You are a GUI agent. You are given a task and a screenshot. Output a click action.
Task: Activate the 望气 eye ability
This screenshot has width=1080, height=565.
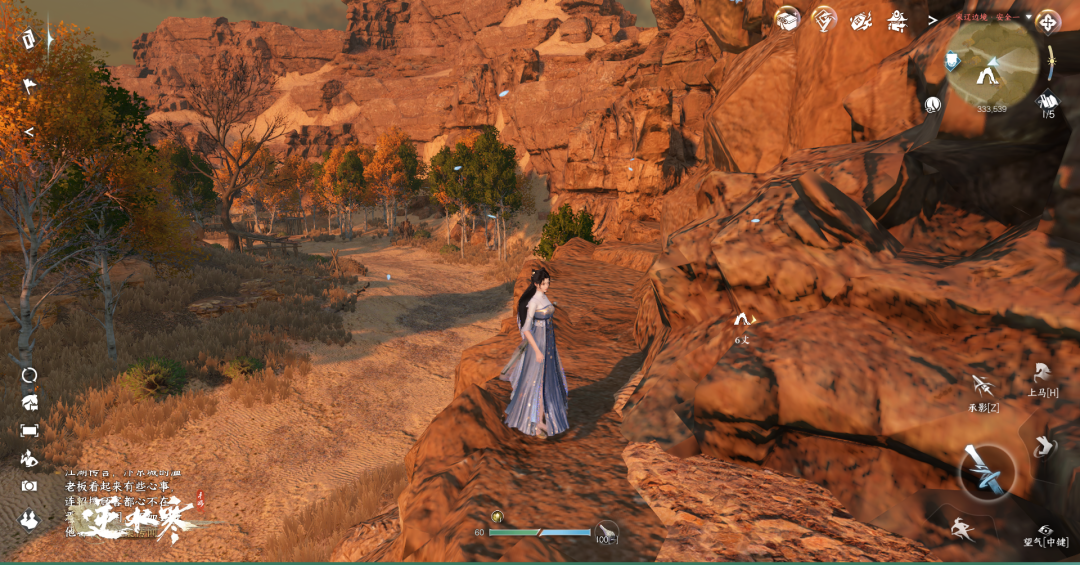click(1046, 530)
